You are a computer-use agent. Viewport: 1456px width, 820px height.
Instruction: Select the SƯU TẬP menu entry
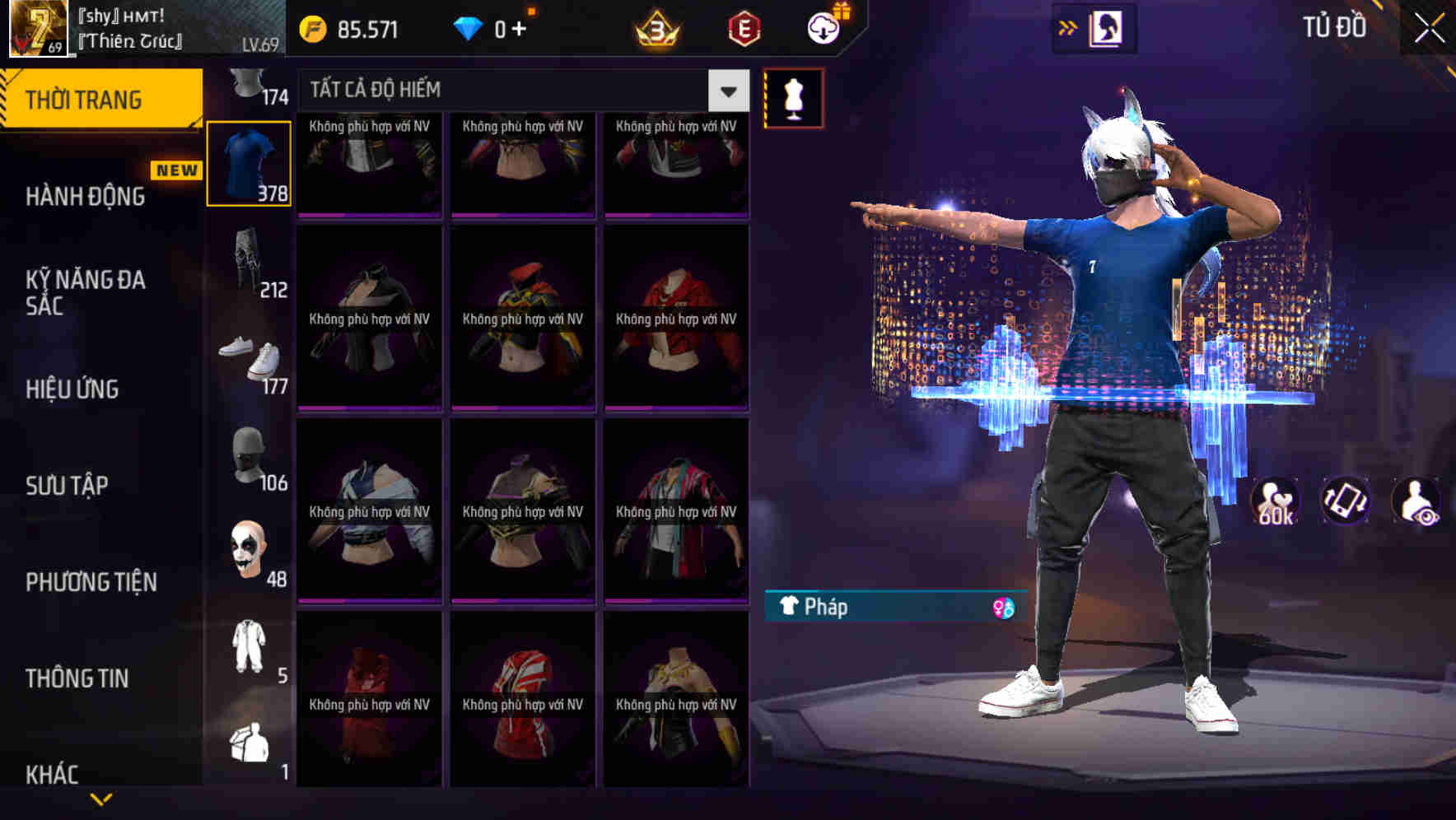click(x=66, y=486)
